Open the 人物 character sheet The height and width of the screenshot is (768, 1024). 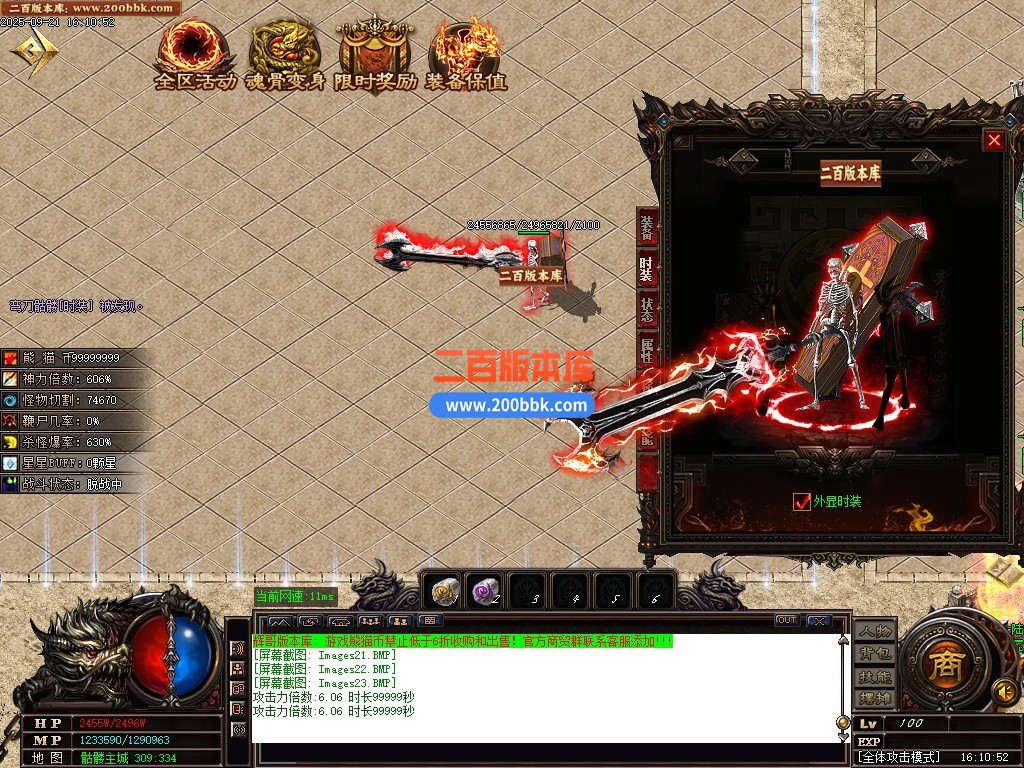874,632
